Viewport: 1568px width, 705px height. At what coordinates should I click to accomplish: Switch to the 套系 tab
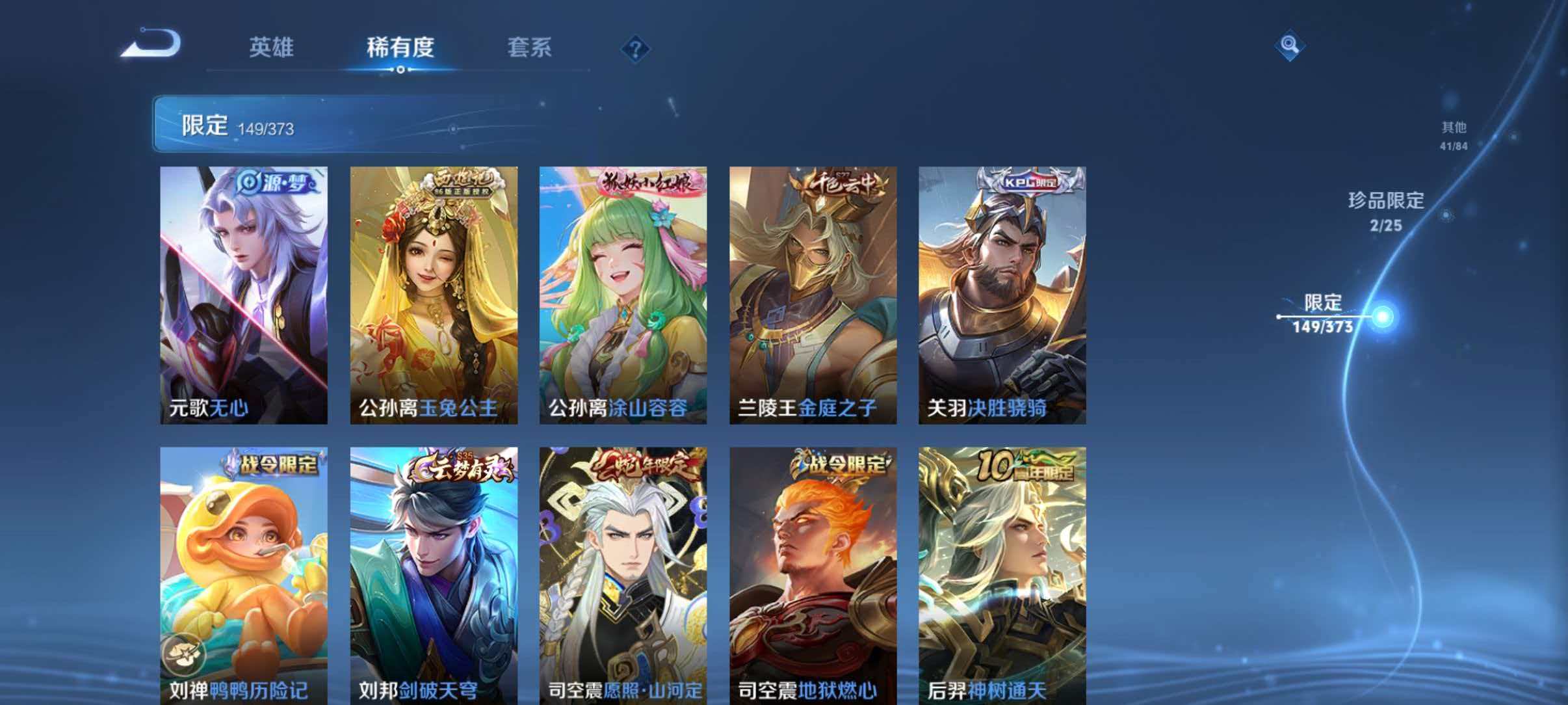[530, 47]
